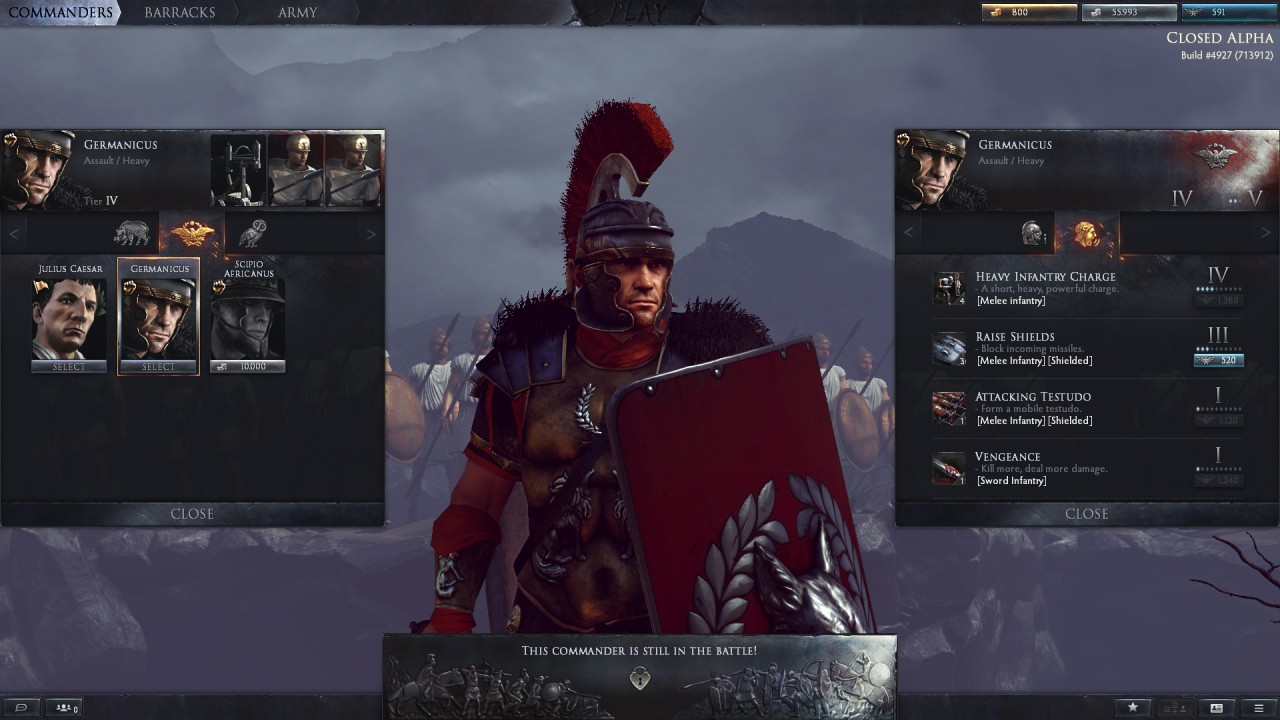Buy Scipio Africanus for 10000
This screenshot has height=720, width=1280.
point(247,367)
